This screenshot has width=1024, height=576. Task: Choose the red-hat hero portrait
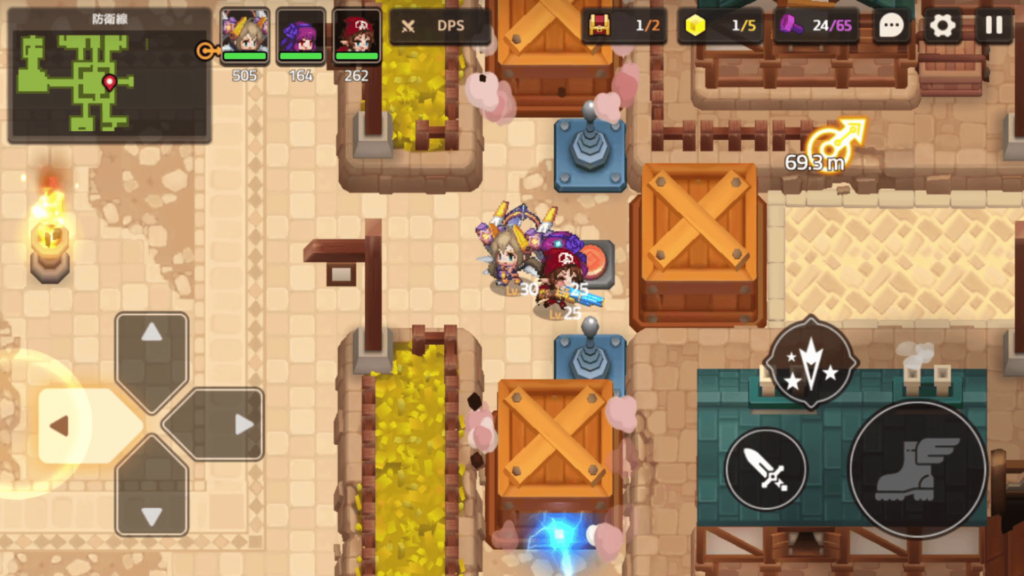357,36
